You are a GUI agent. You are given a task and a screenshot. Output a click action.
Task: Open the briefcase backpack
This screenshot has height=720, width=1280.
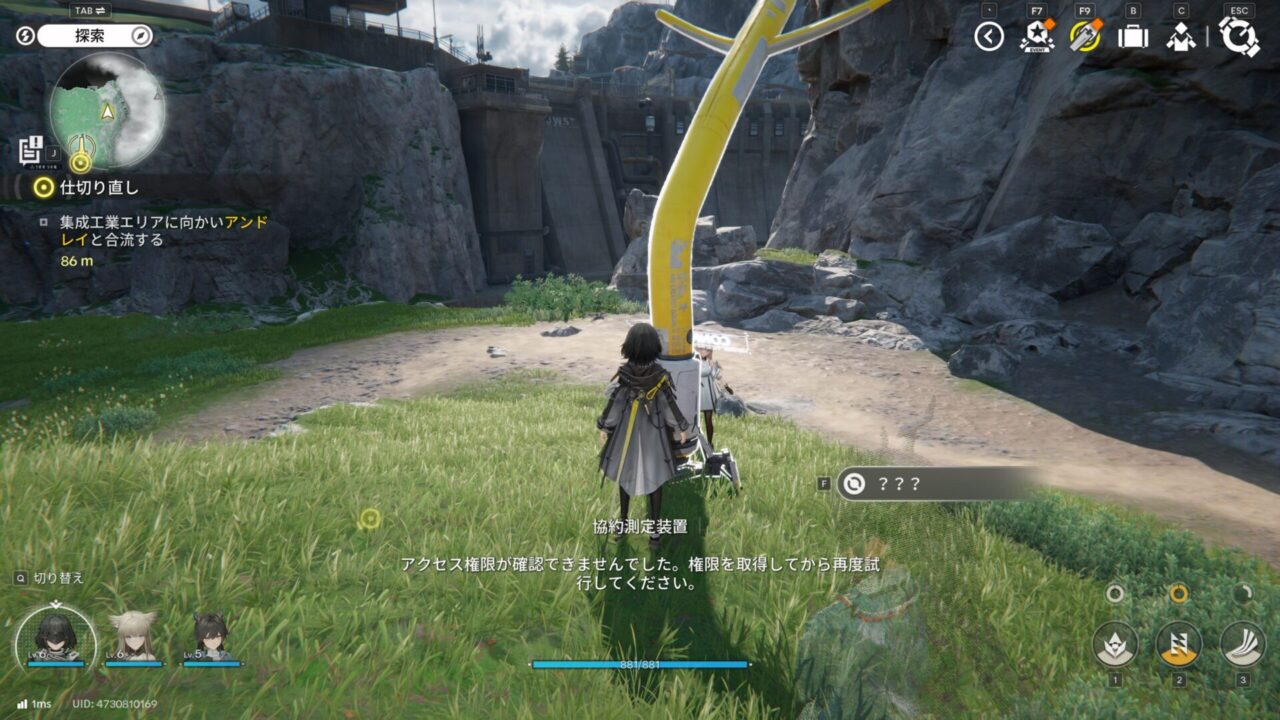point(1133,37)
